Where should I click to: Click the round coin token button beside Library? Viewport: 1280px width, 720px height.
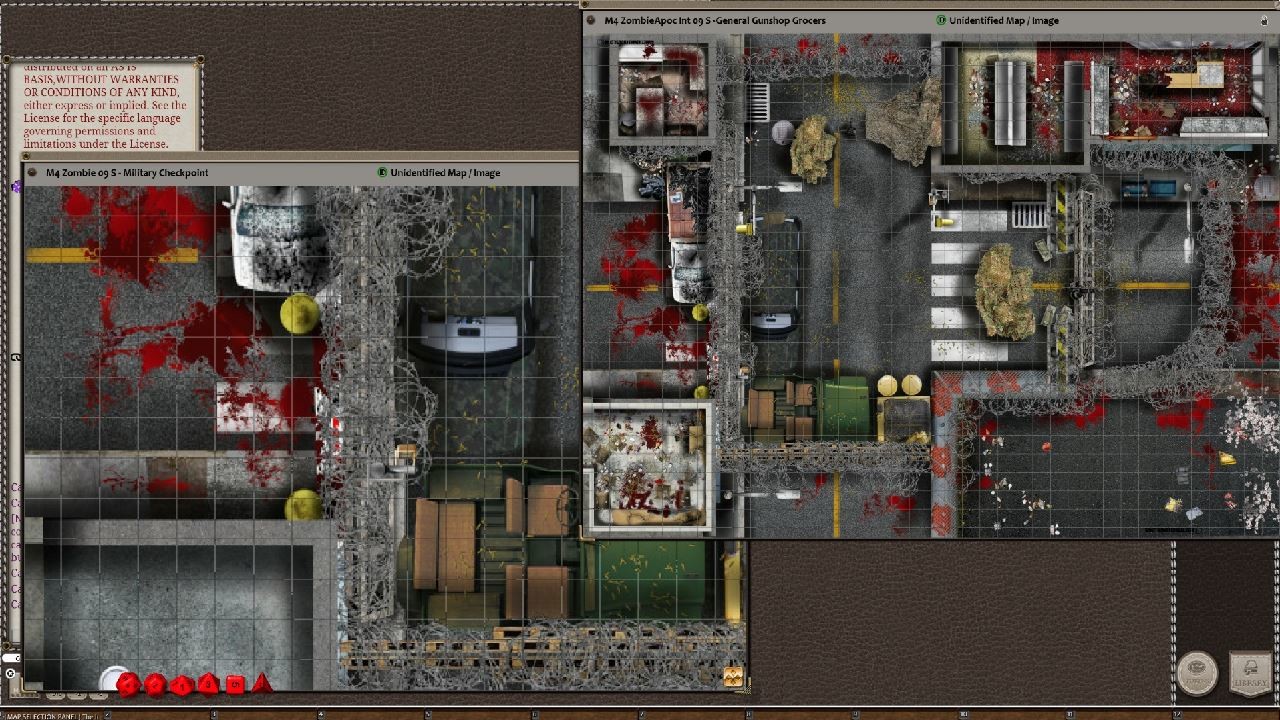tap(1197, 674)
